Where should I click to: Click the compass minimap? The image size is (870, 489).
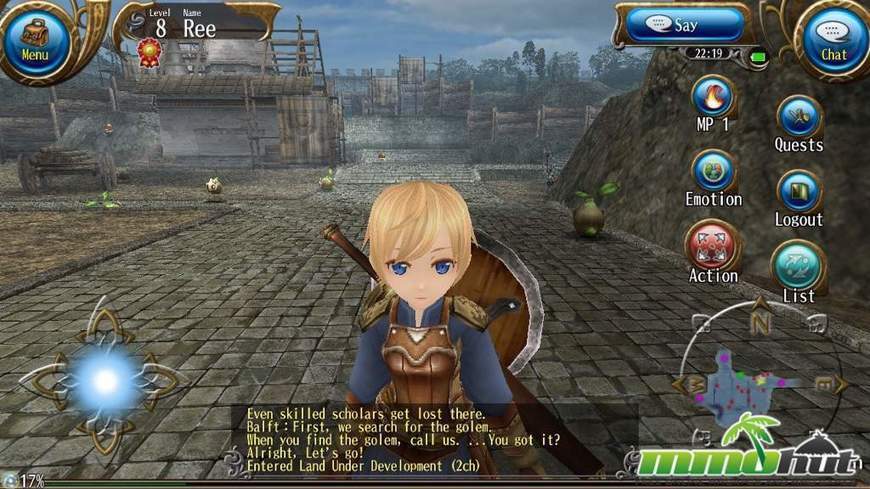760,382
